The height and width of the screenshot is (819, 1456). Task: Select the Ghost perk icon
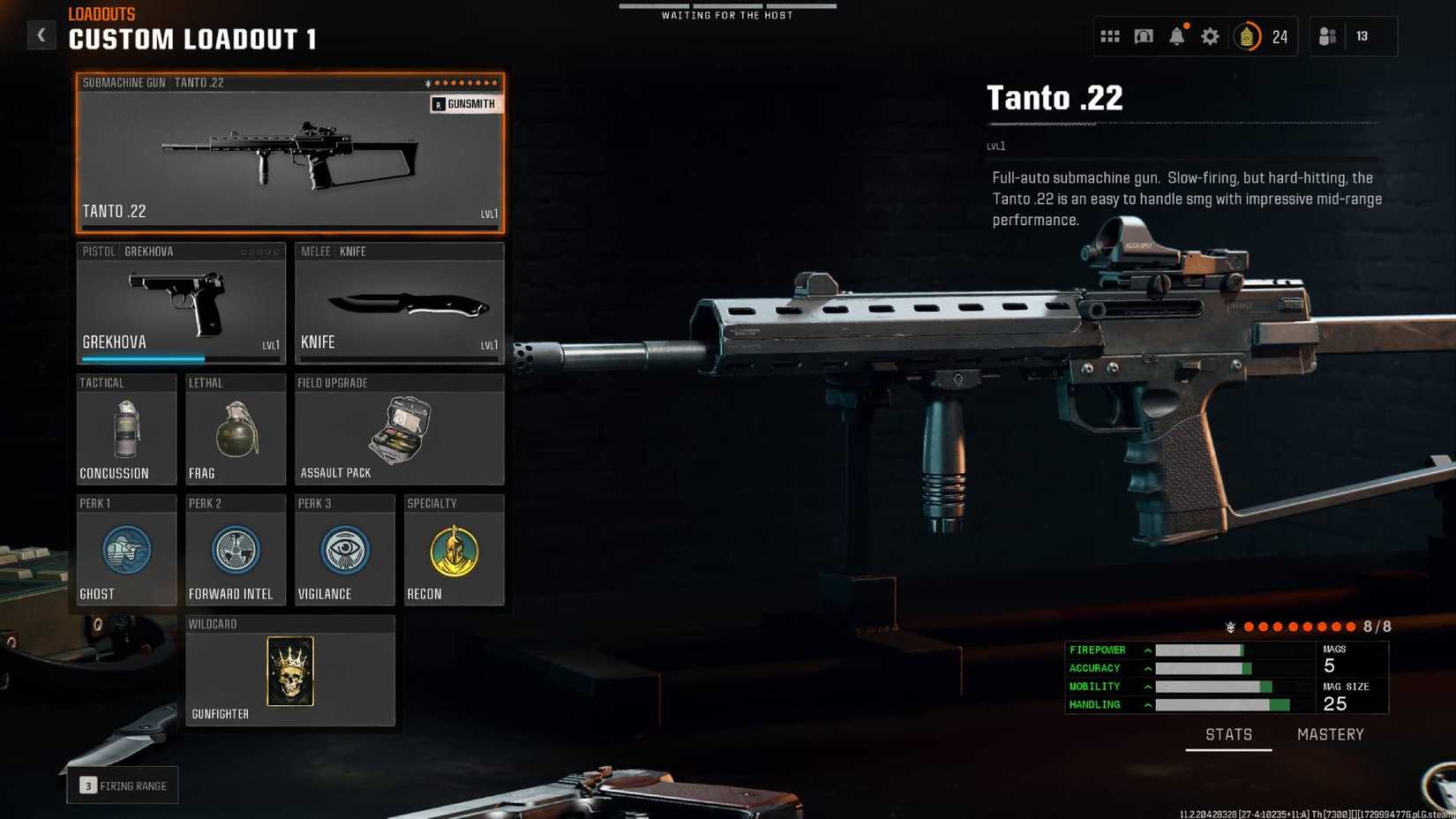click(x=126, y=551)
